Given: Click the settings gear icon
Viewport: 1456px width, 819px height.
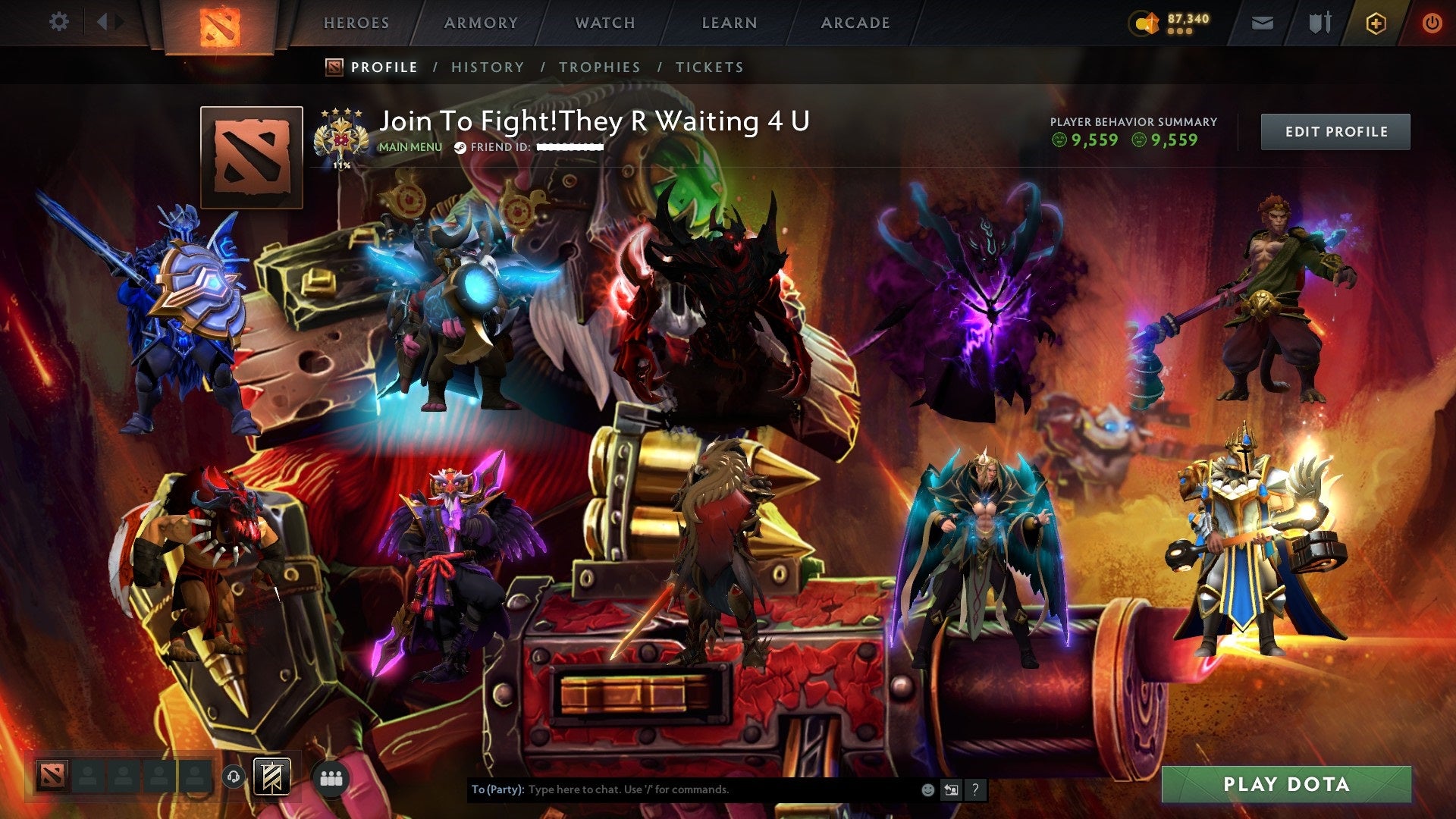Looking at the screenshot, I should pos(59,22).
